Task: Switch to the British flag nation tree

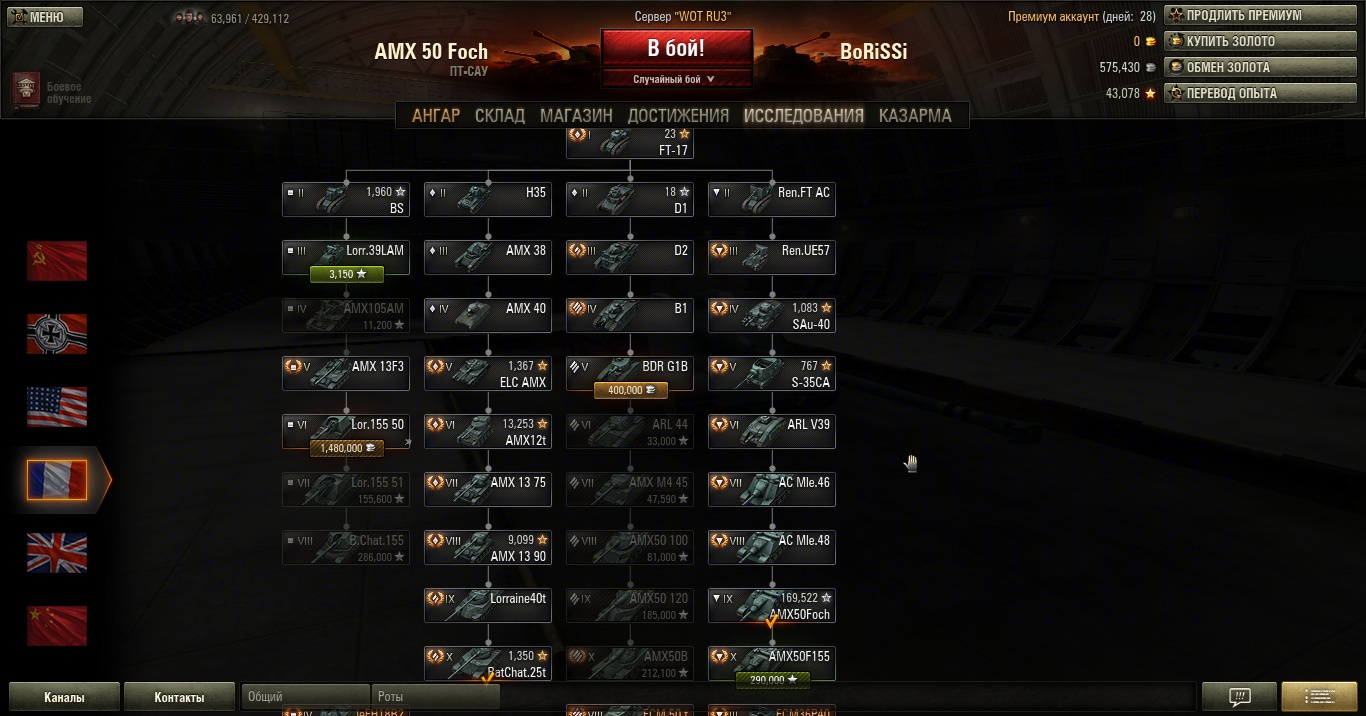Action: click(57, 553)
